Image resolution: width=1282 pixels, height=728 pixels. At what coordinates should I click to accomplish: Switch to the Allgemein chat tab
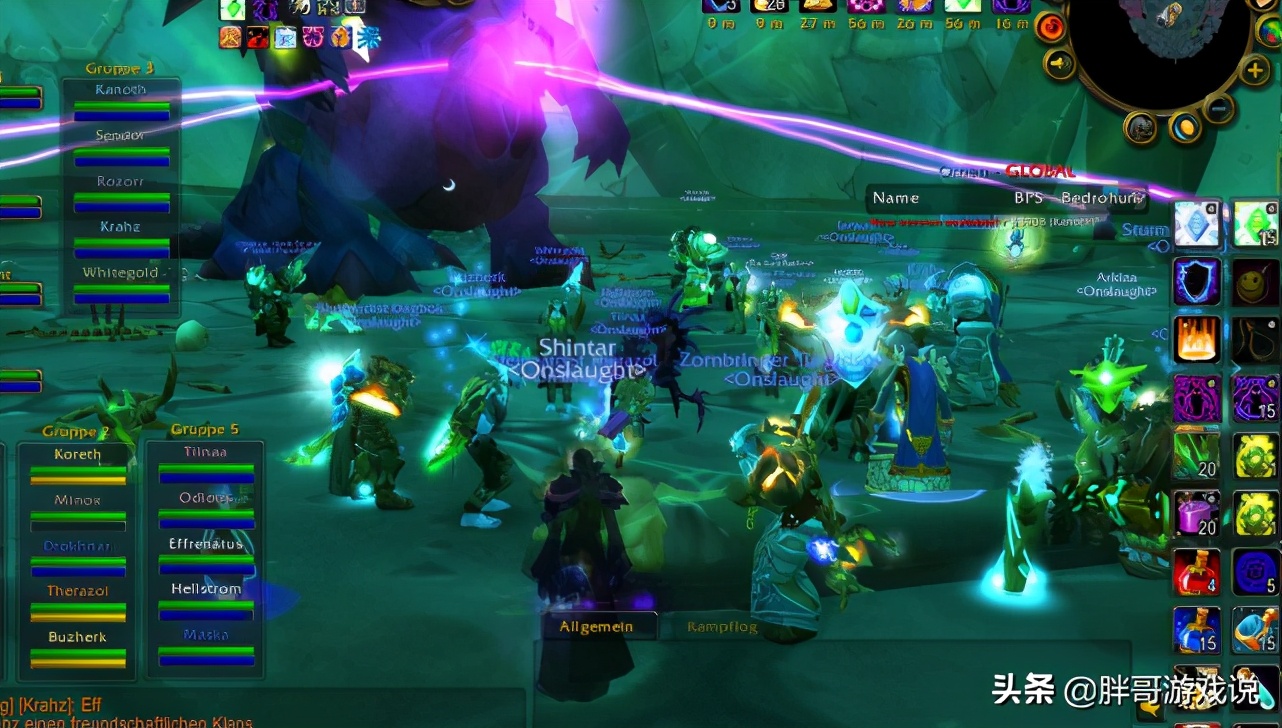595,626
